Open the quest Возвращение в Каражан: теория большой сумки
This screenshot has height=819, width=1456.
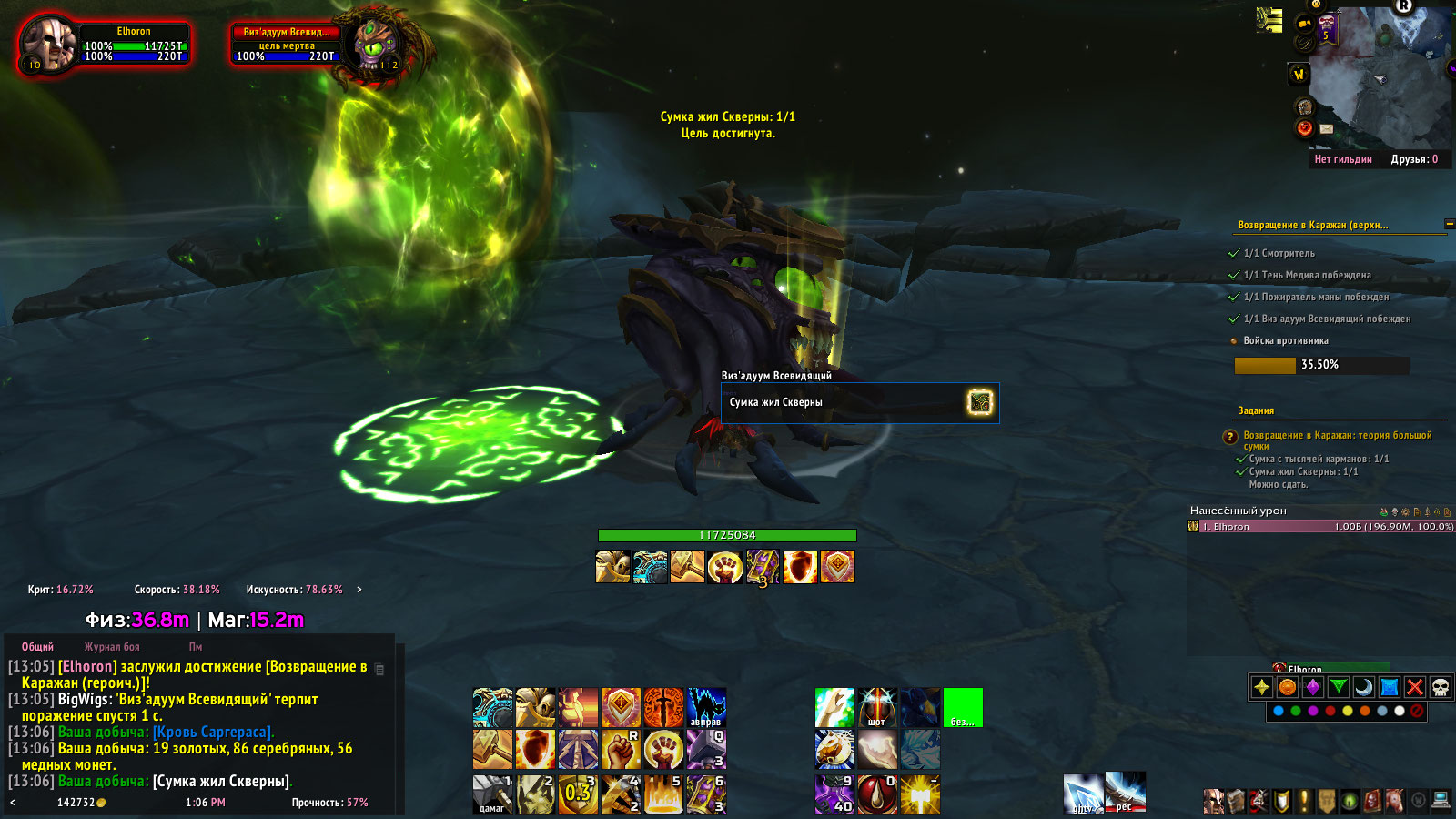pyautogui.click(x=1337, y=435)
